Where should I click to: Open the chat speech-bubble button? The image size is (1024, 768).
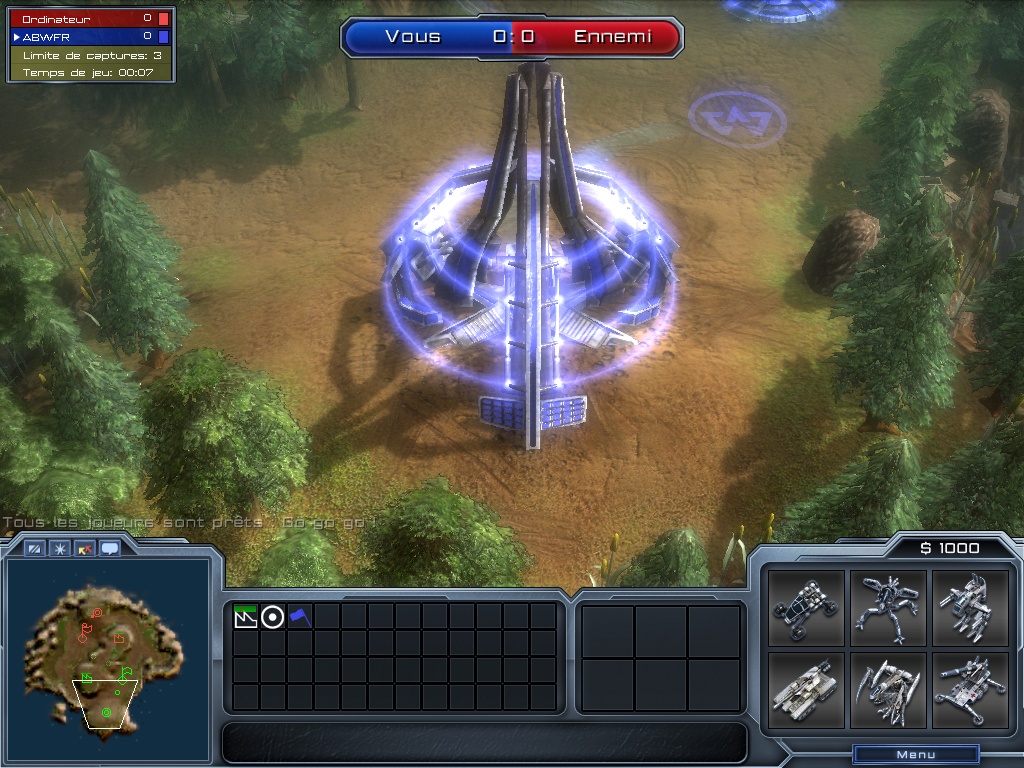[x=109, y=548]
